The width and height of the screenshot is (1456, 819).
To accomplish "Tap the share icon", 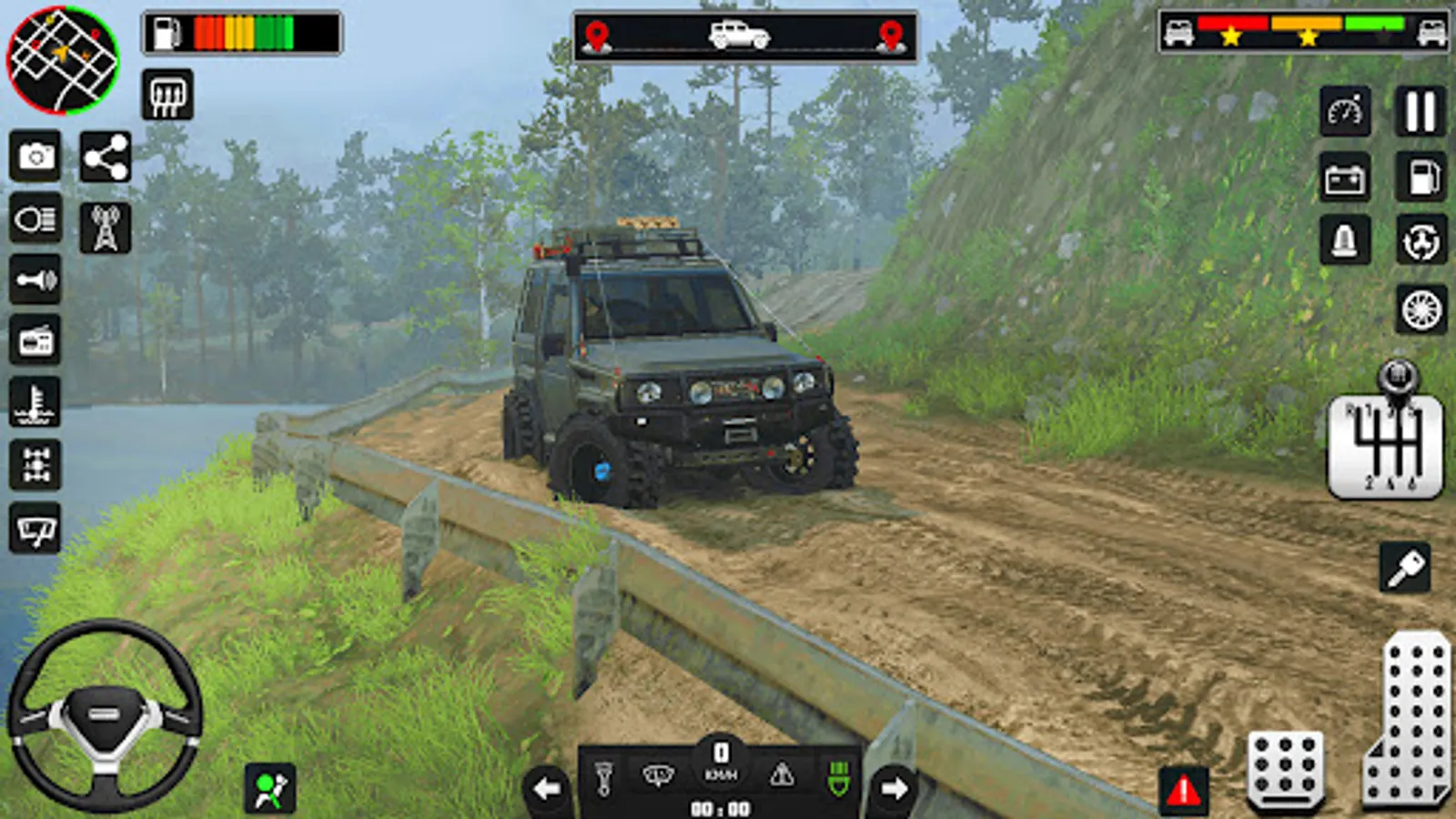I will tap(106, 157).
